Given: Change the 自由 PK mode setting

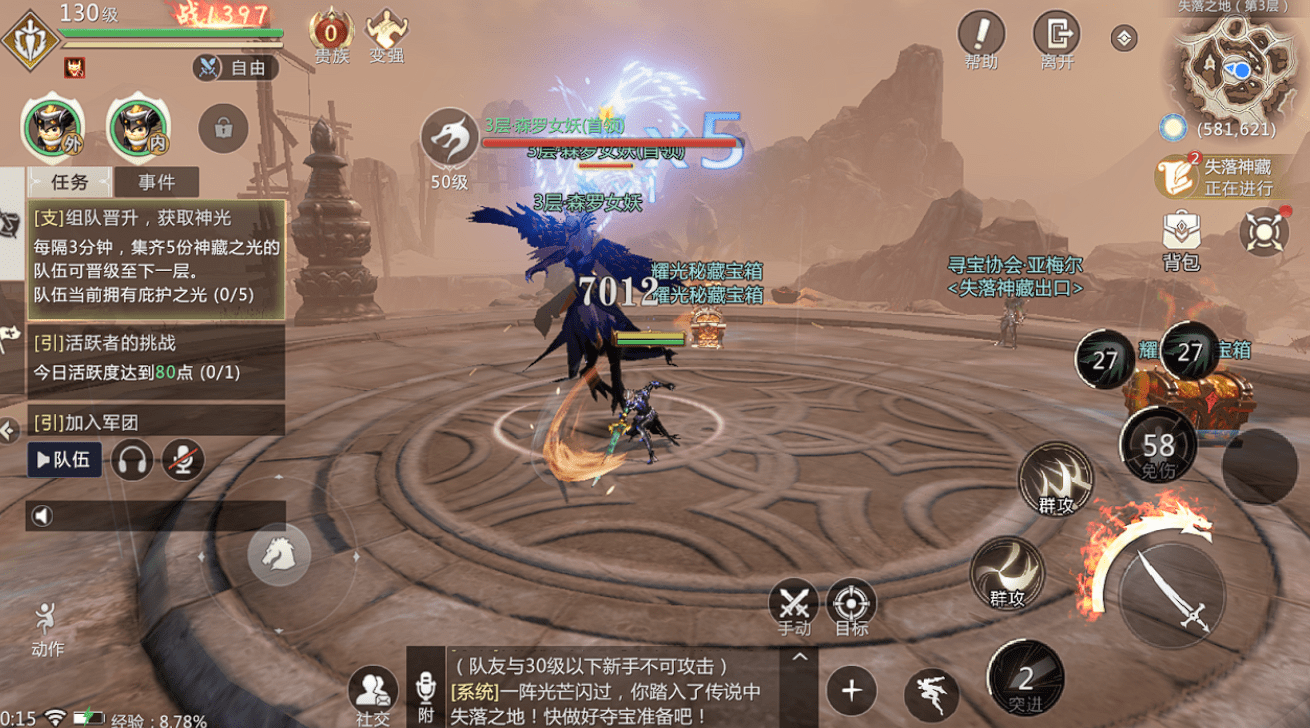Looking at the screenshot, I should [236, 68].
